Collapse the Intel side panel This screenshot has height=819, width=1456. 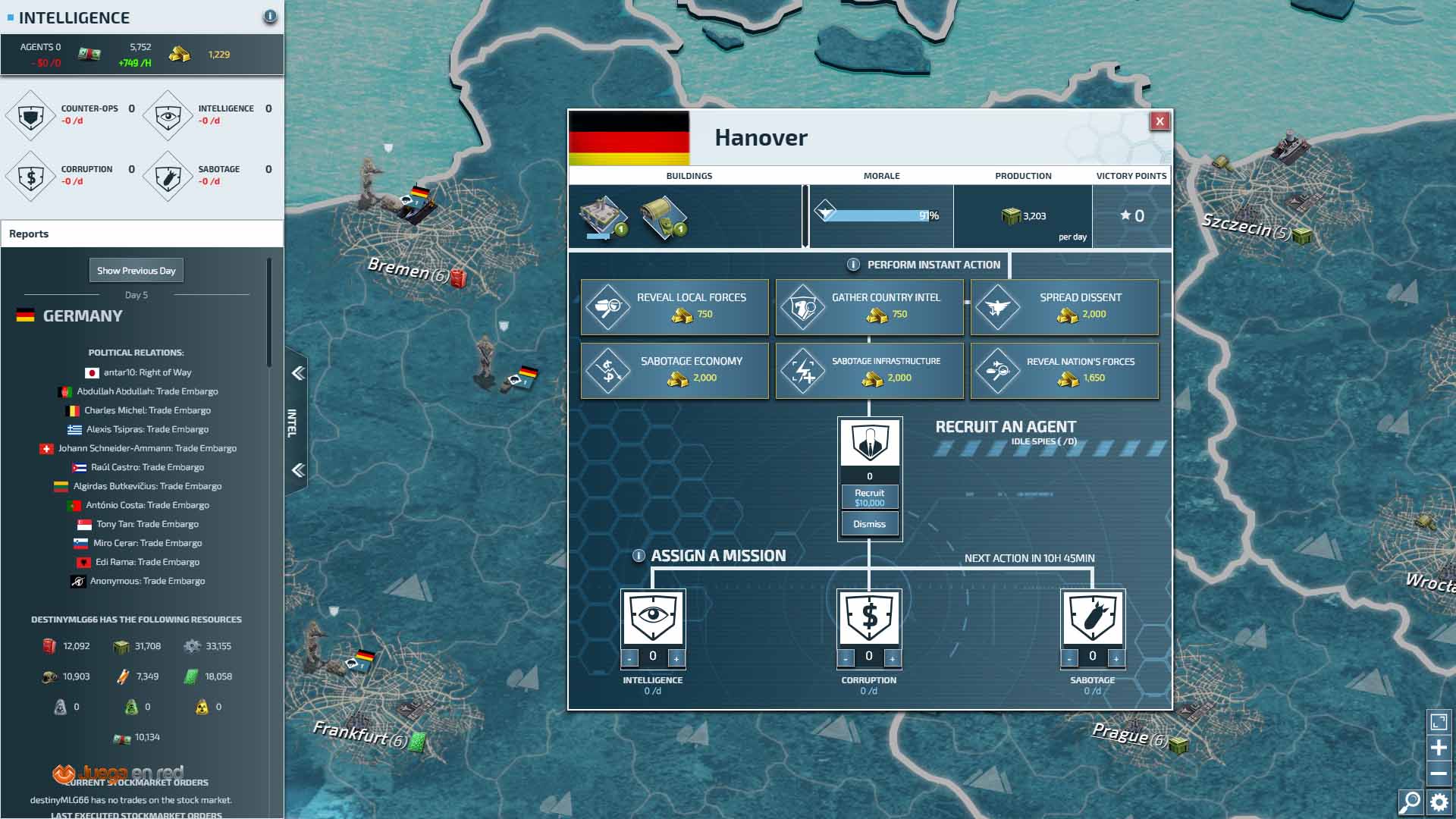[298, 373]
